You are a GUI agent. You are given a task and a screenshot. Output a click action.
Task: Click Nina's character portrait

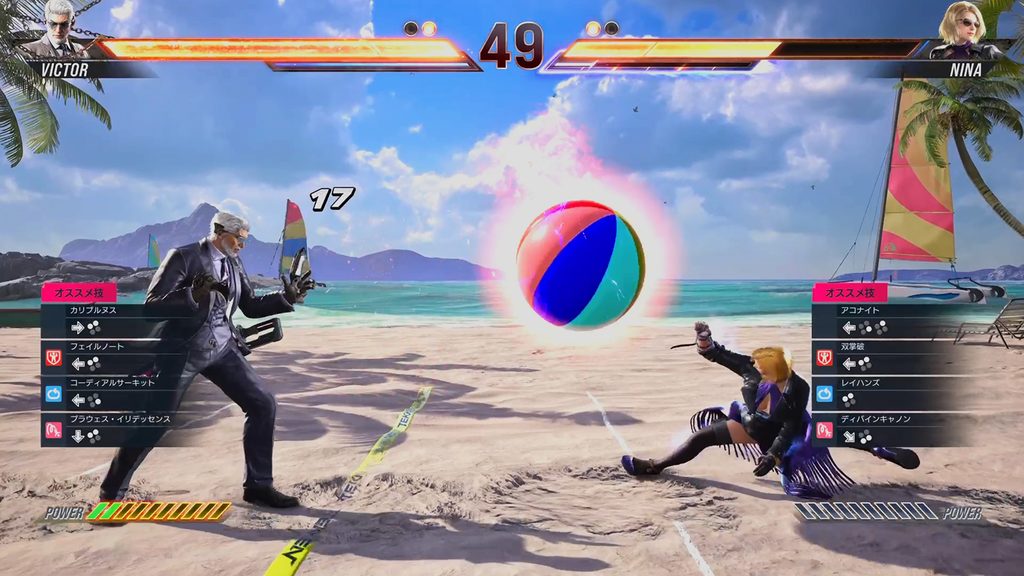[x=965, y=30]
